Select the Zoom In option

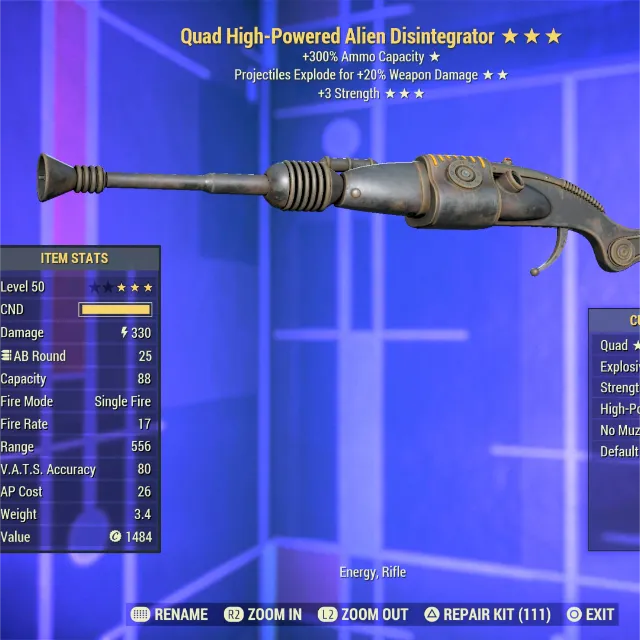coord(263,614)
